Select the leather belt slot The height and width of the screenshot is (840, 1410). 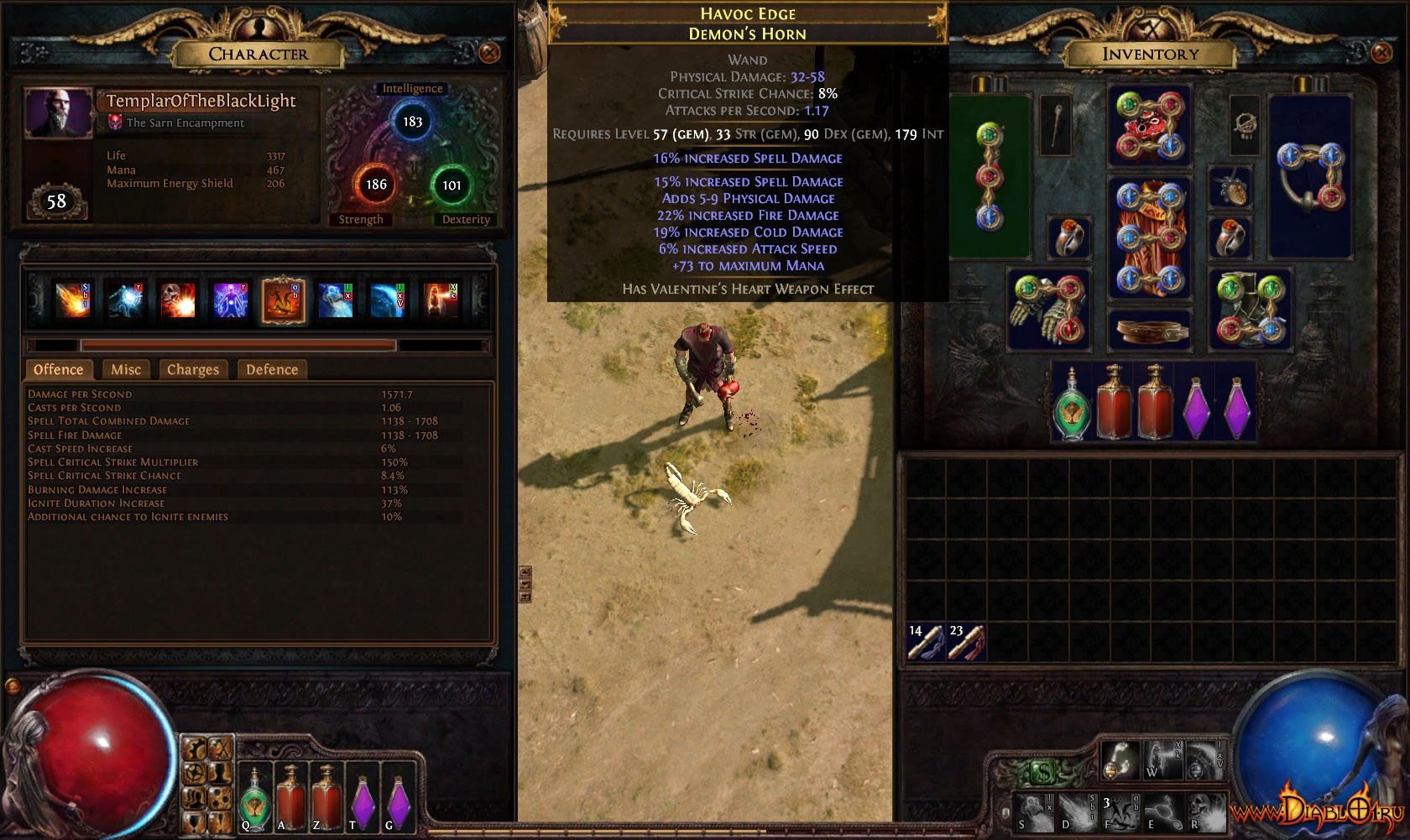[x=1149, y=330]
